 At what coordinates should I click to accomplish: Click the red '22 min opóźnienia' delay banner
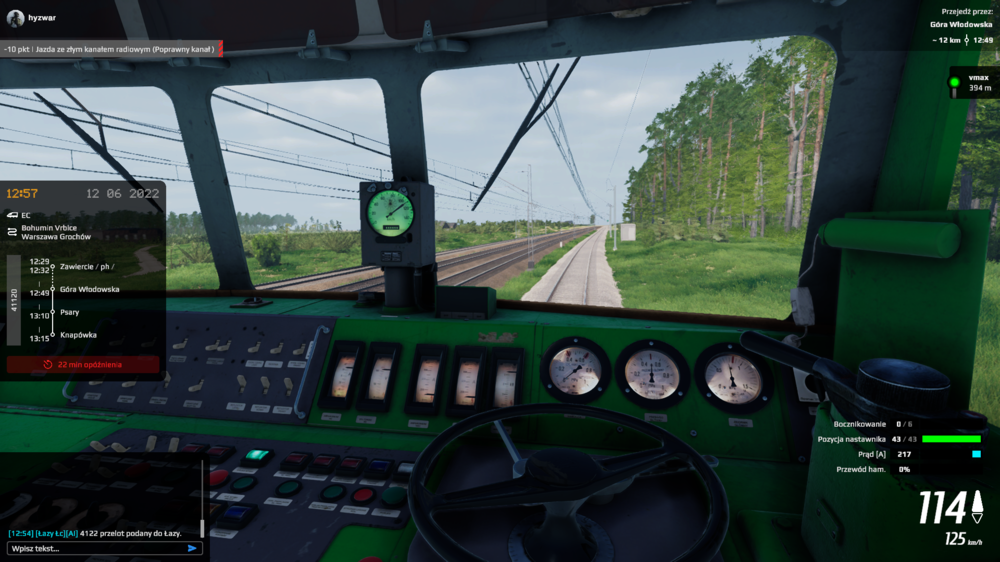point(83,365)
